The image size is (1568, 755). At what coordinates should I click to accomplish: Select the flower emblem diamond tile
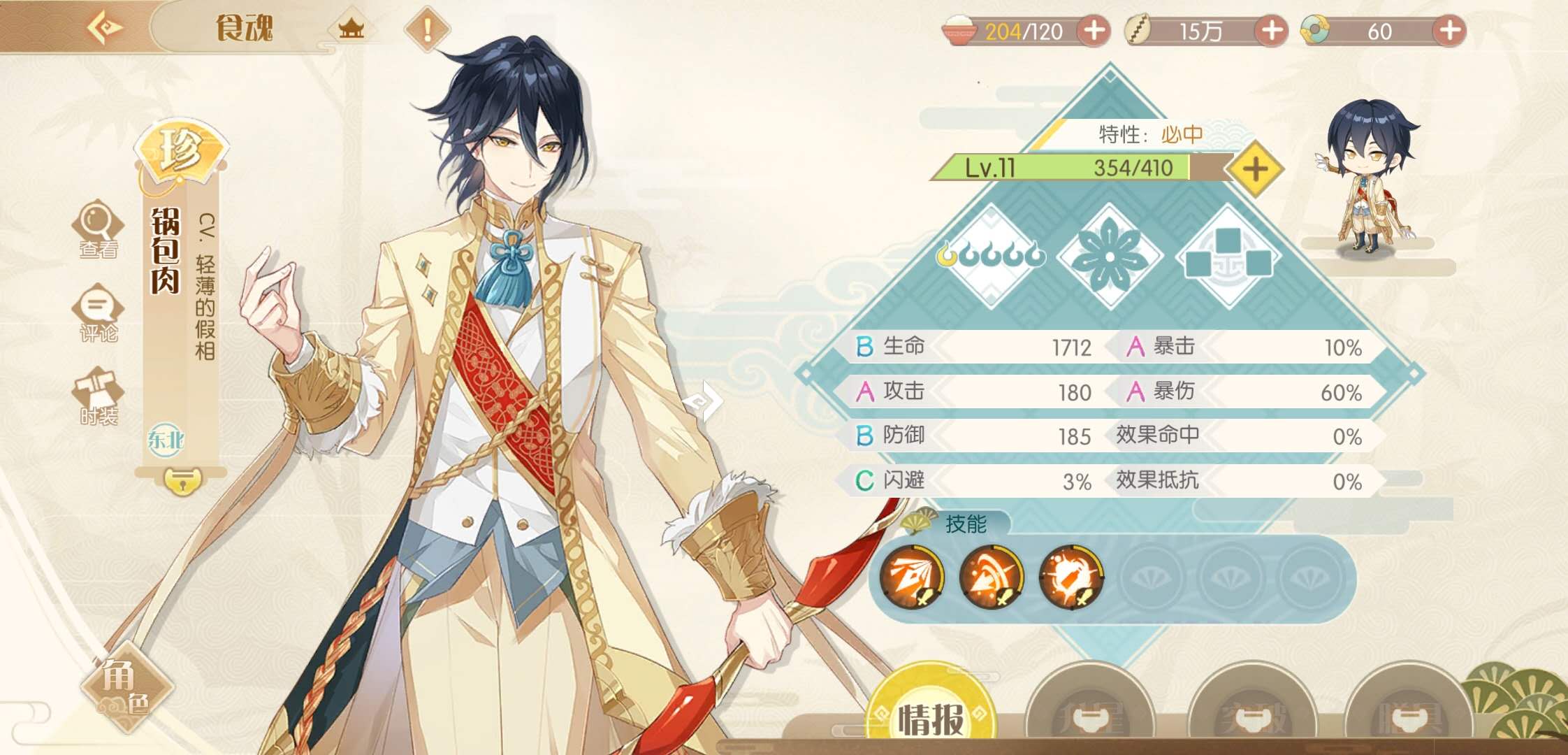point(1110,257)
